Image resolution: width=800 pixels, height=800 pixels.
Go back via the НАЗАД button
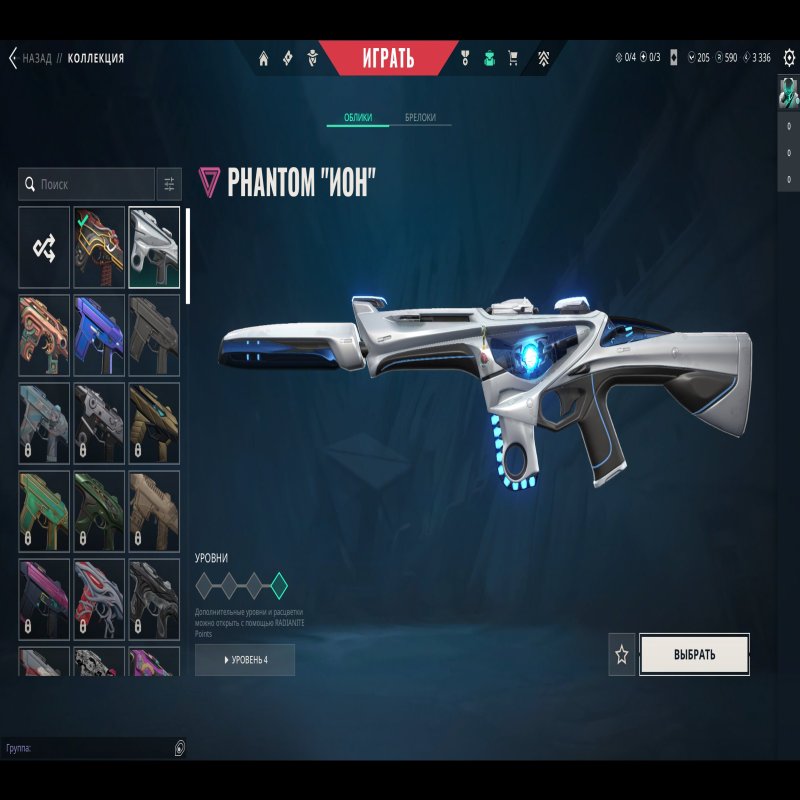(x=30, y=58)
